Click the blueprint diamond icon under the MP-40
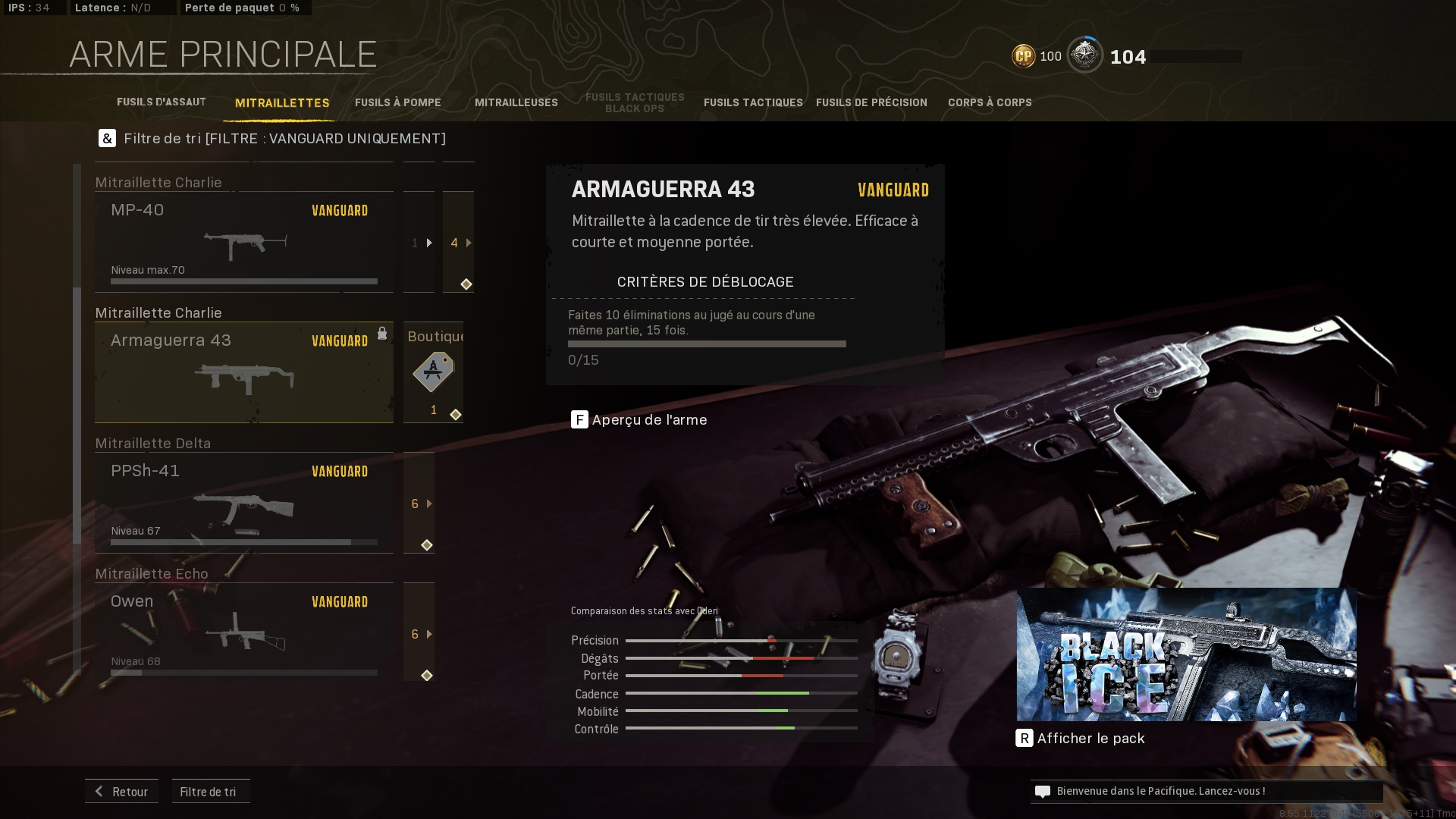Viewport: 1456px width, 819px height. (467, 284)
